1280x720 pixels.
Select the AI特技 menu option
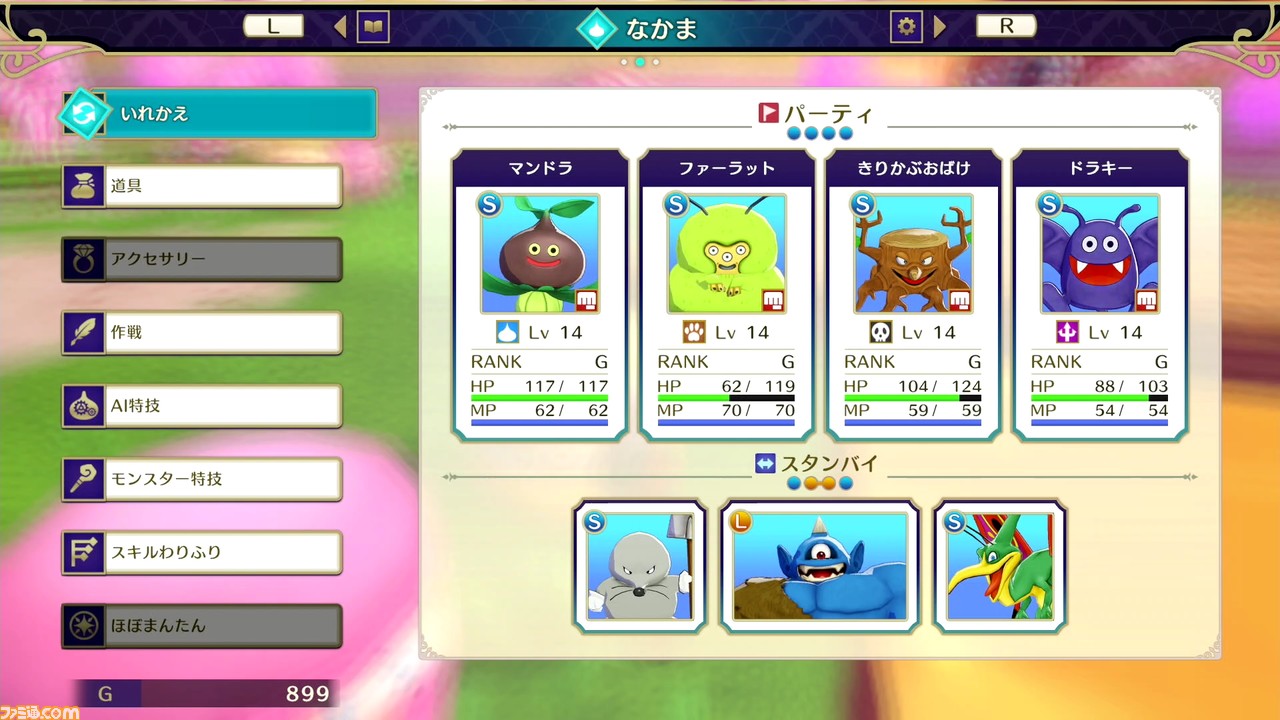(x=203, y=405)
